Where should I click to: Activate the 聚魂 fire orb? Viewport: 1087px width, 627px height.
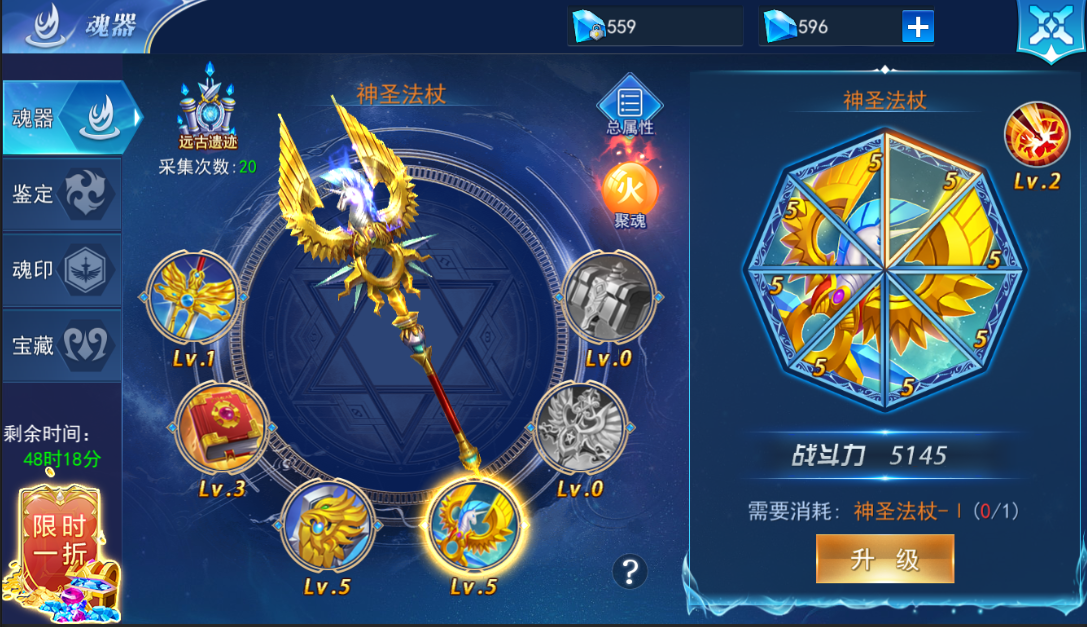[630, 190]
